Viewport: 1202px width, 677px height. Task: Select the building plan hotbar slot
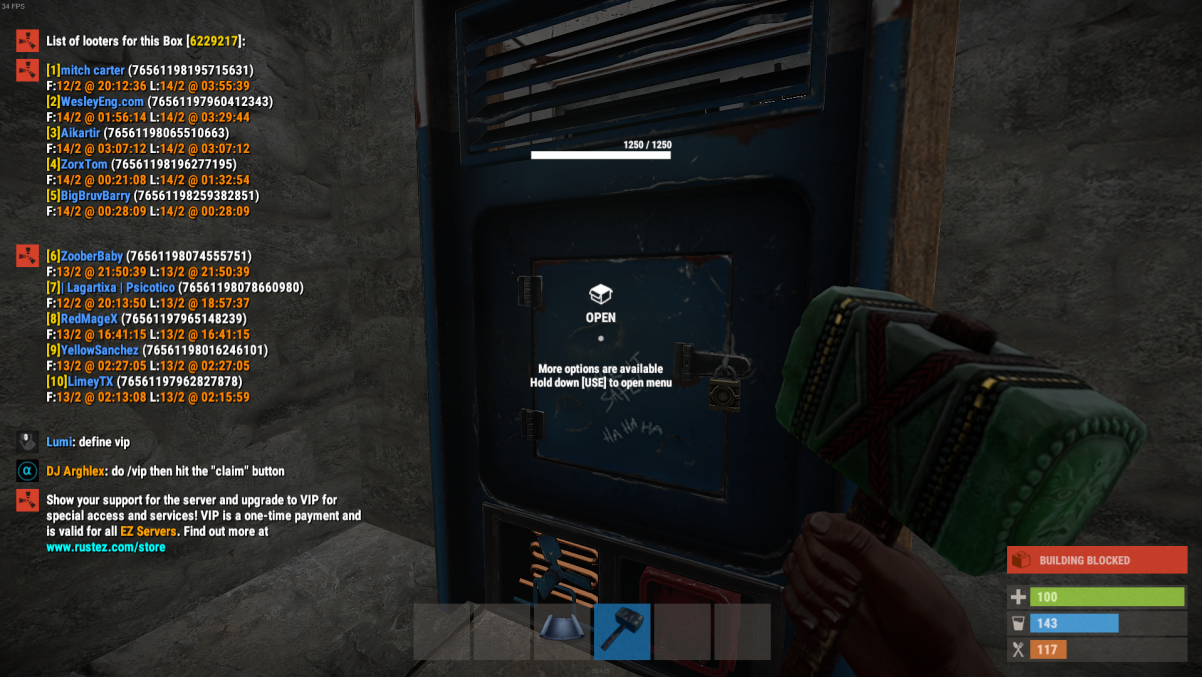click(562, 630)
